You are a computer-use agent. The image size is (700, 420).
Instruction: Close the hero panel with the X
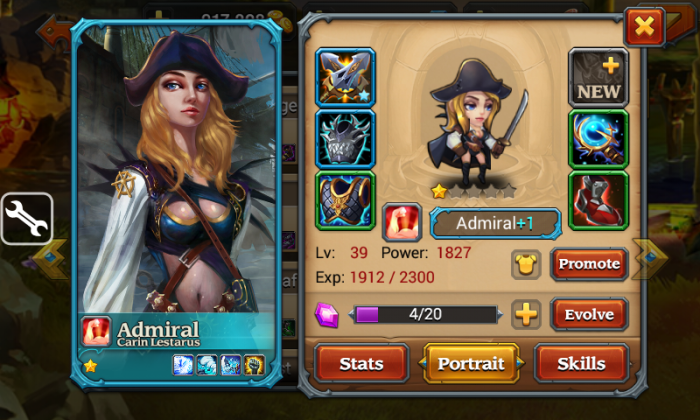644,25
